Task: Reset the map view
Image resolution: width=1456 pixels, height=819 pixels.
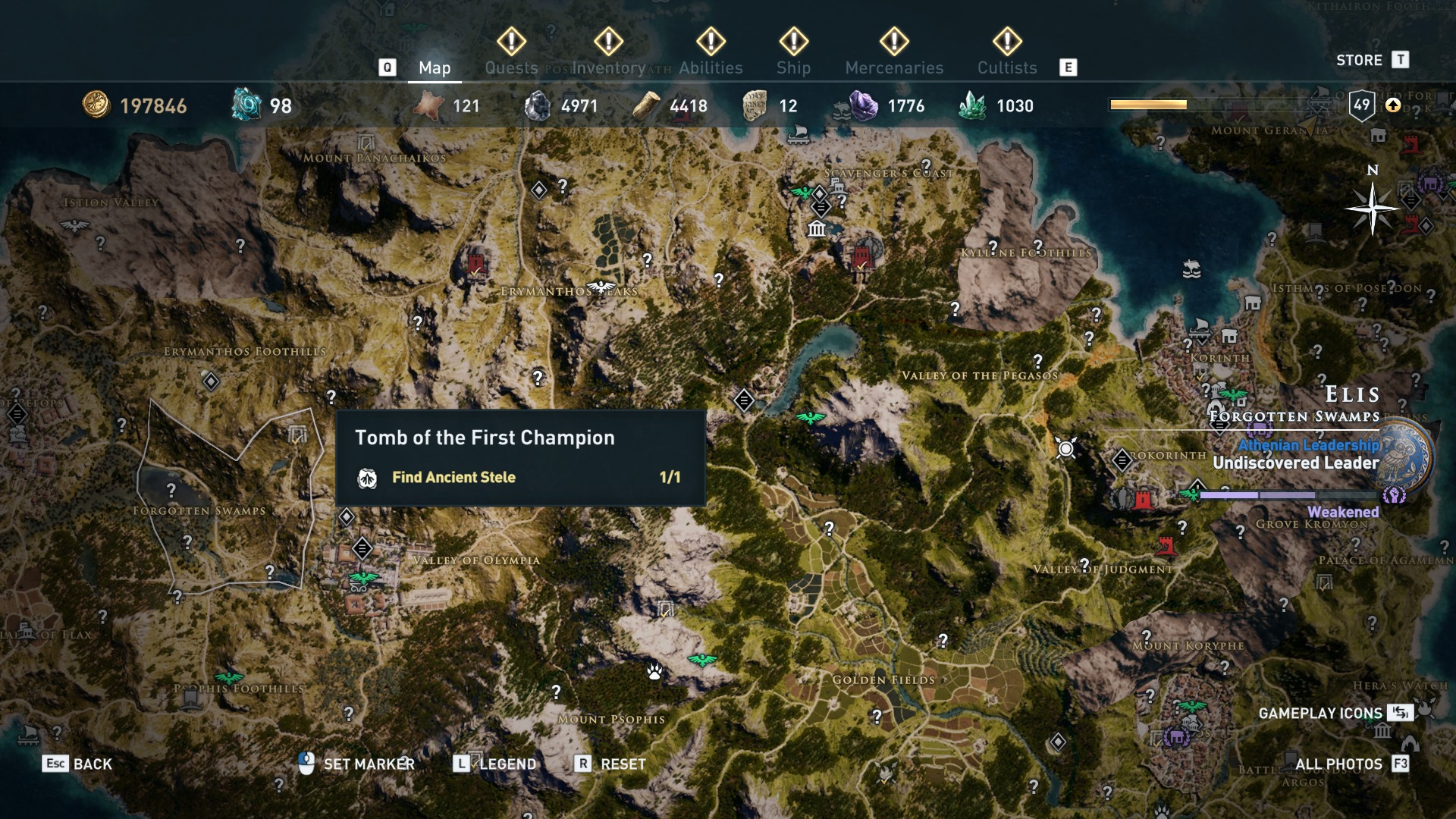Action: [611, 764]
